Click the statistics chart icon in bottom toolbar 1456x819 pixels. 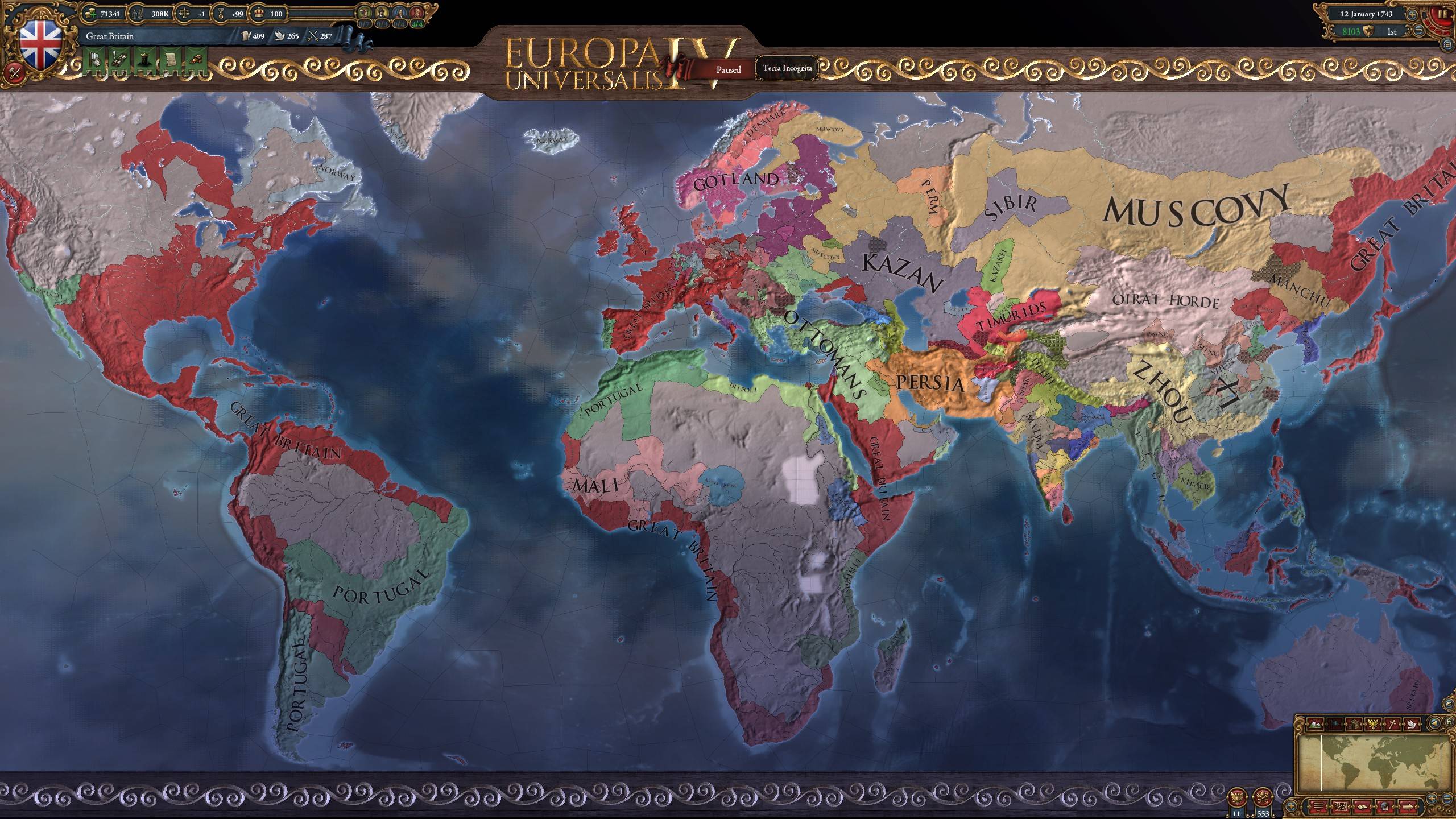(x=1341, y=808)
